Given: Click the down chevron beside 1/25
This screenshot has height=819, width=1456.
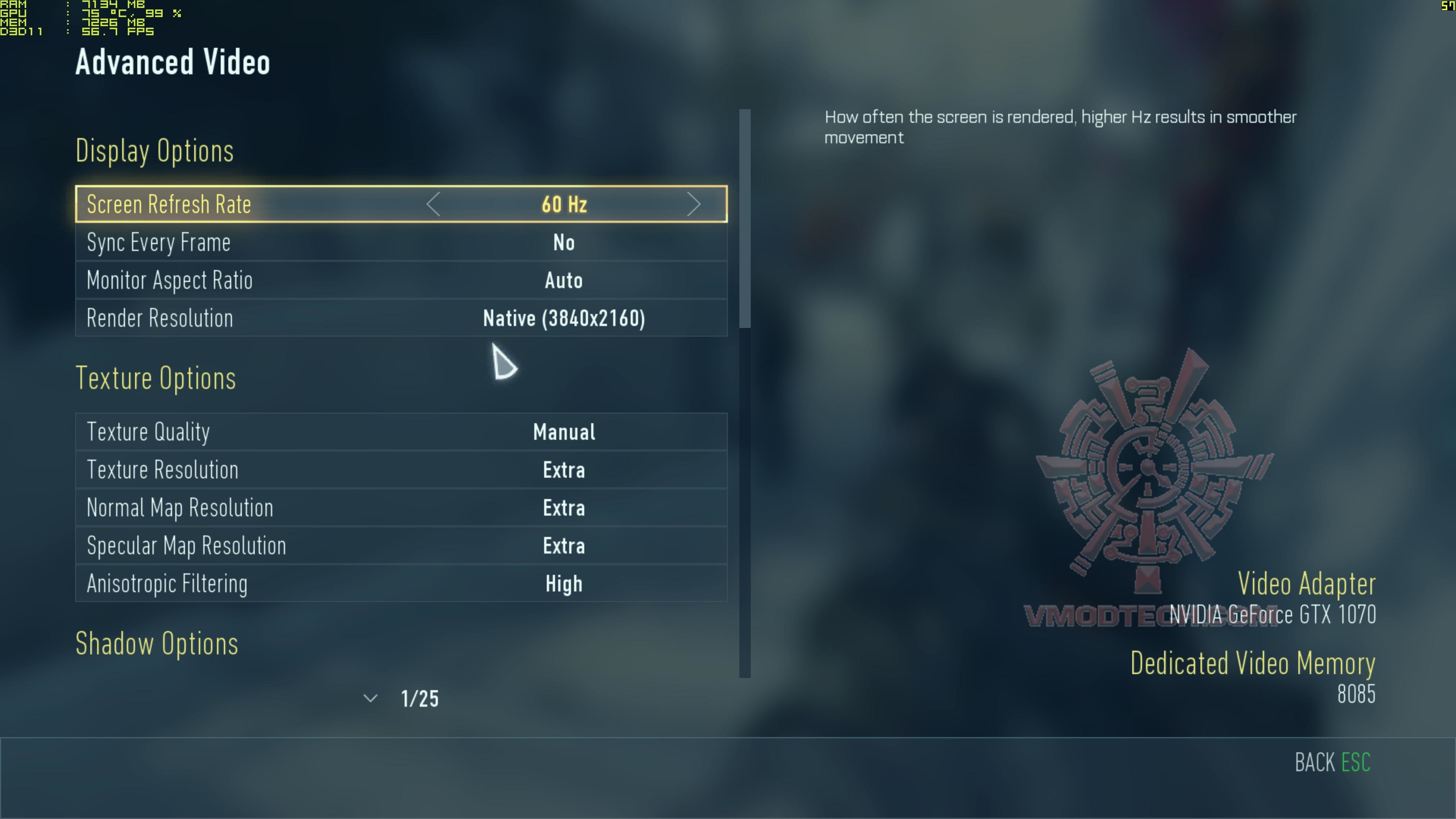Looking at the screenshot, I should point(370,698).
